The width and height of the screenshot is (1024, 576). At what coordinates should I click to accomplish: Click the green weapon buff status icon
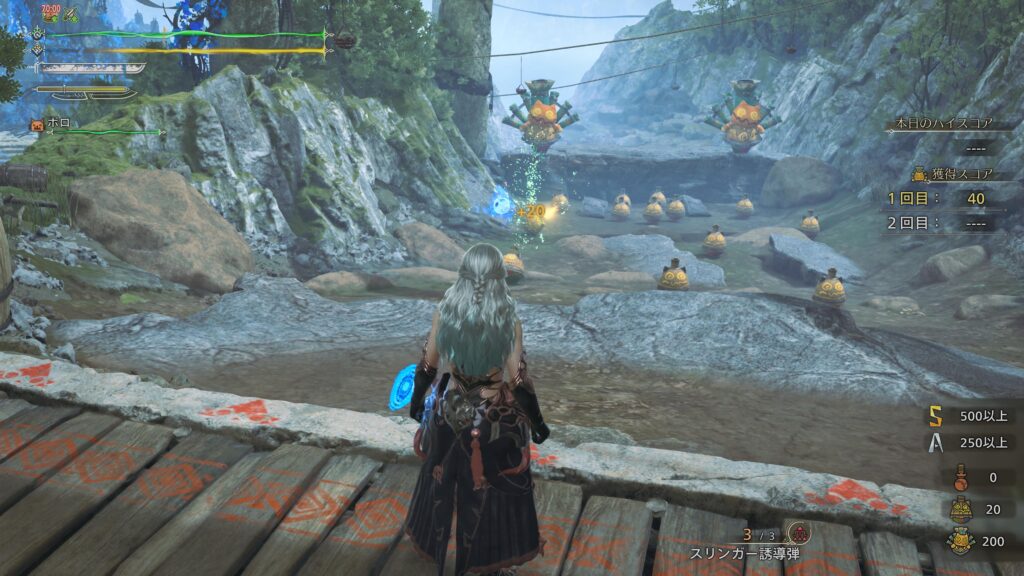(x=73, y=15)
